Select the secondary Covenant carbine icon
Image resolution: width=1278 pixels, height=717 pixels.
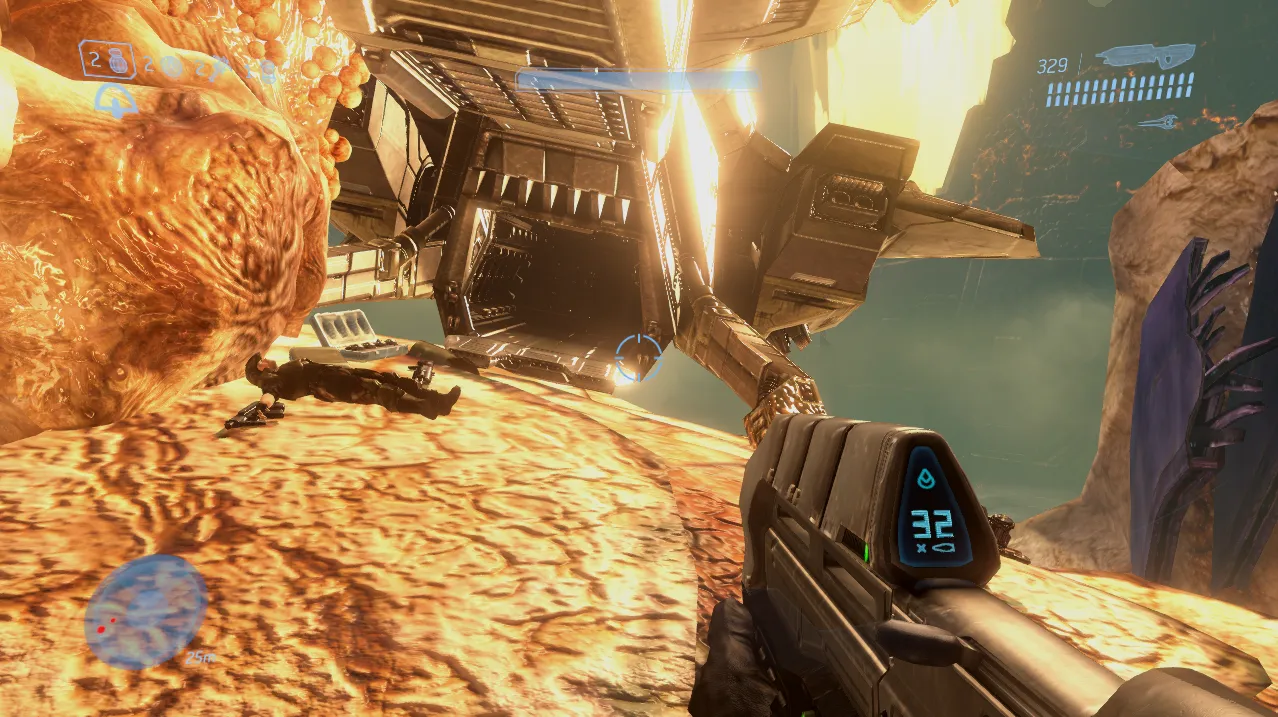coord(1165,122)
